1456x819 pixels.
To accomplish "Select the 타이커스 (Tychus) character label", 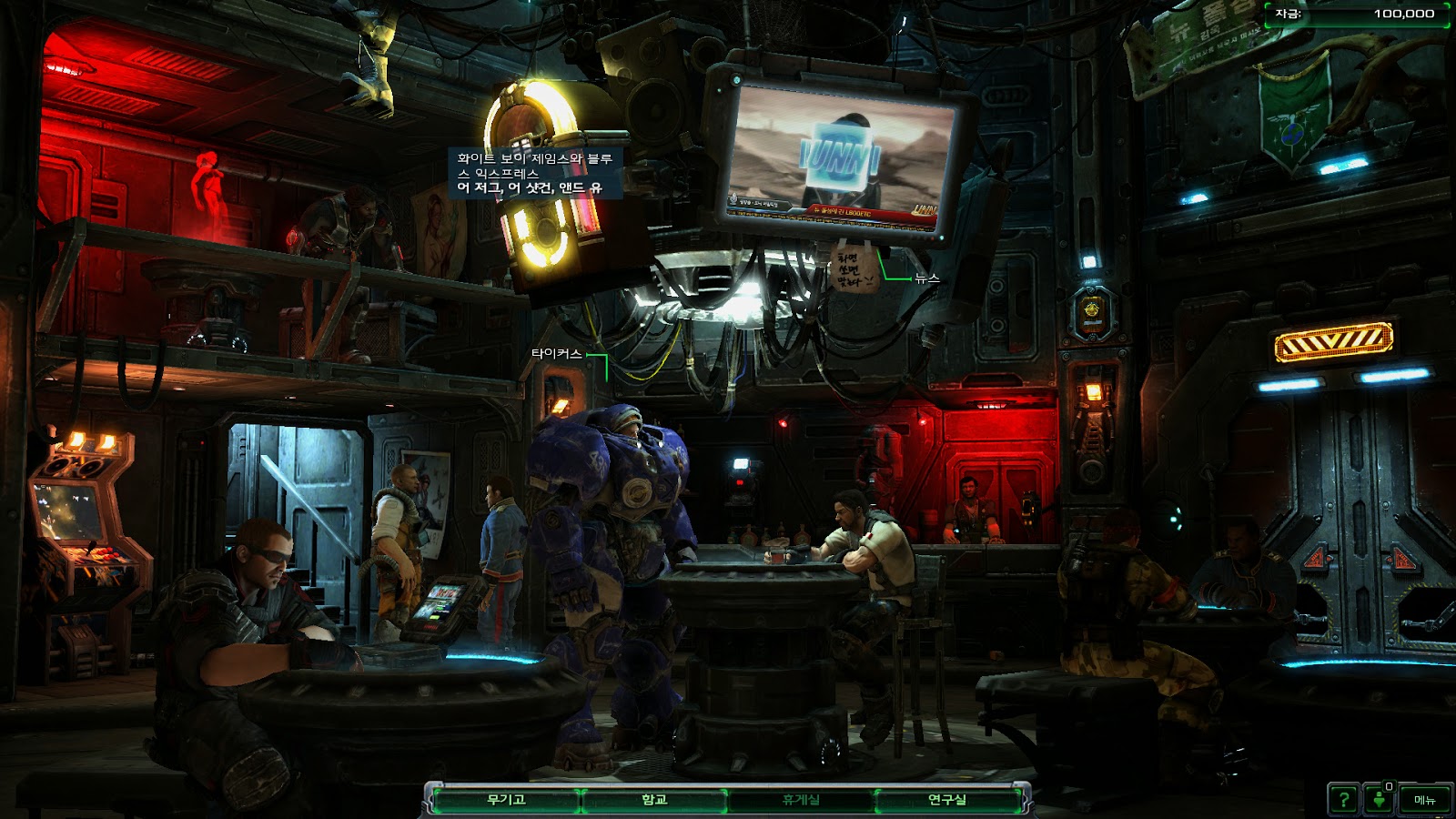I will (556, 354).
